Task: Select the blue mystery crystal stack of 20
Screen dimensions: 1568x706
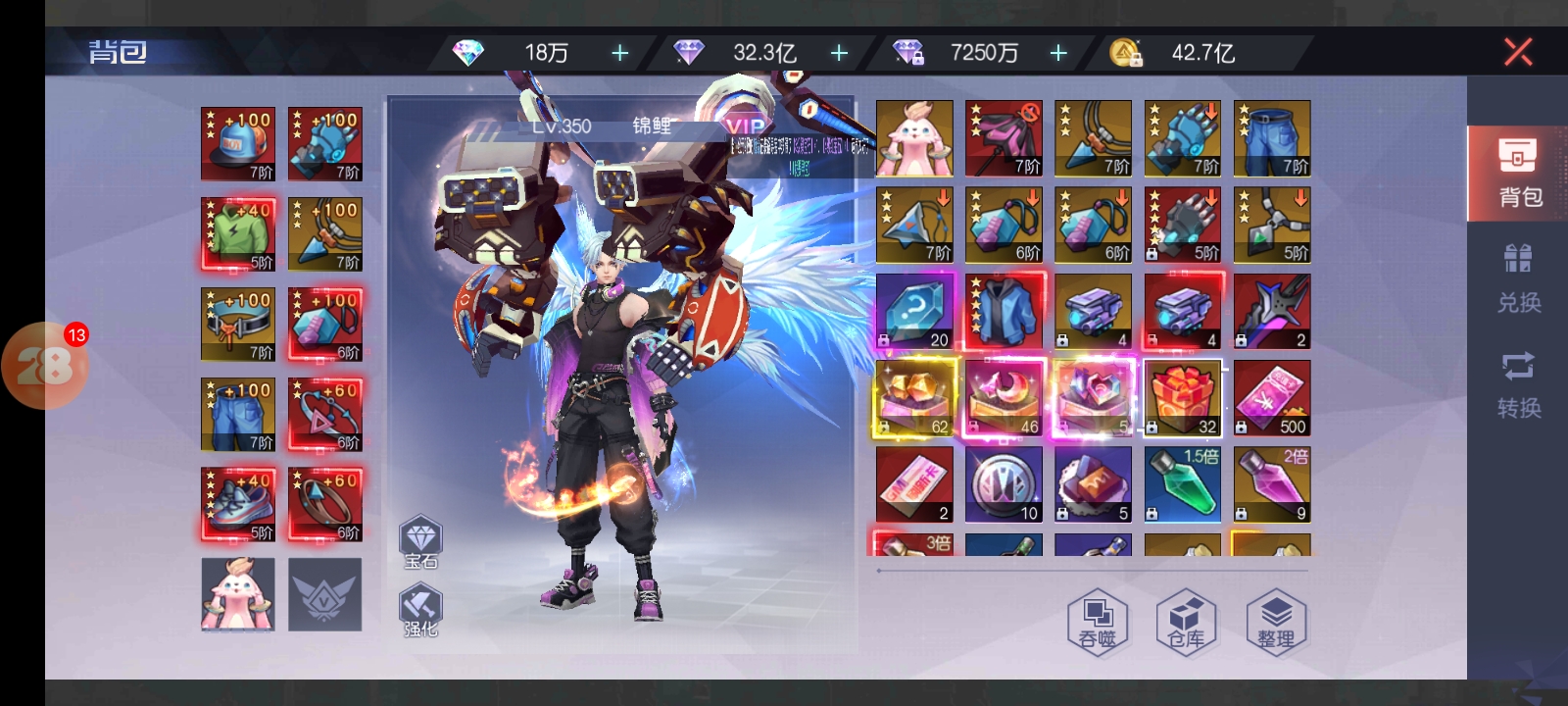Action: [x=914, y=312]
